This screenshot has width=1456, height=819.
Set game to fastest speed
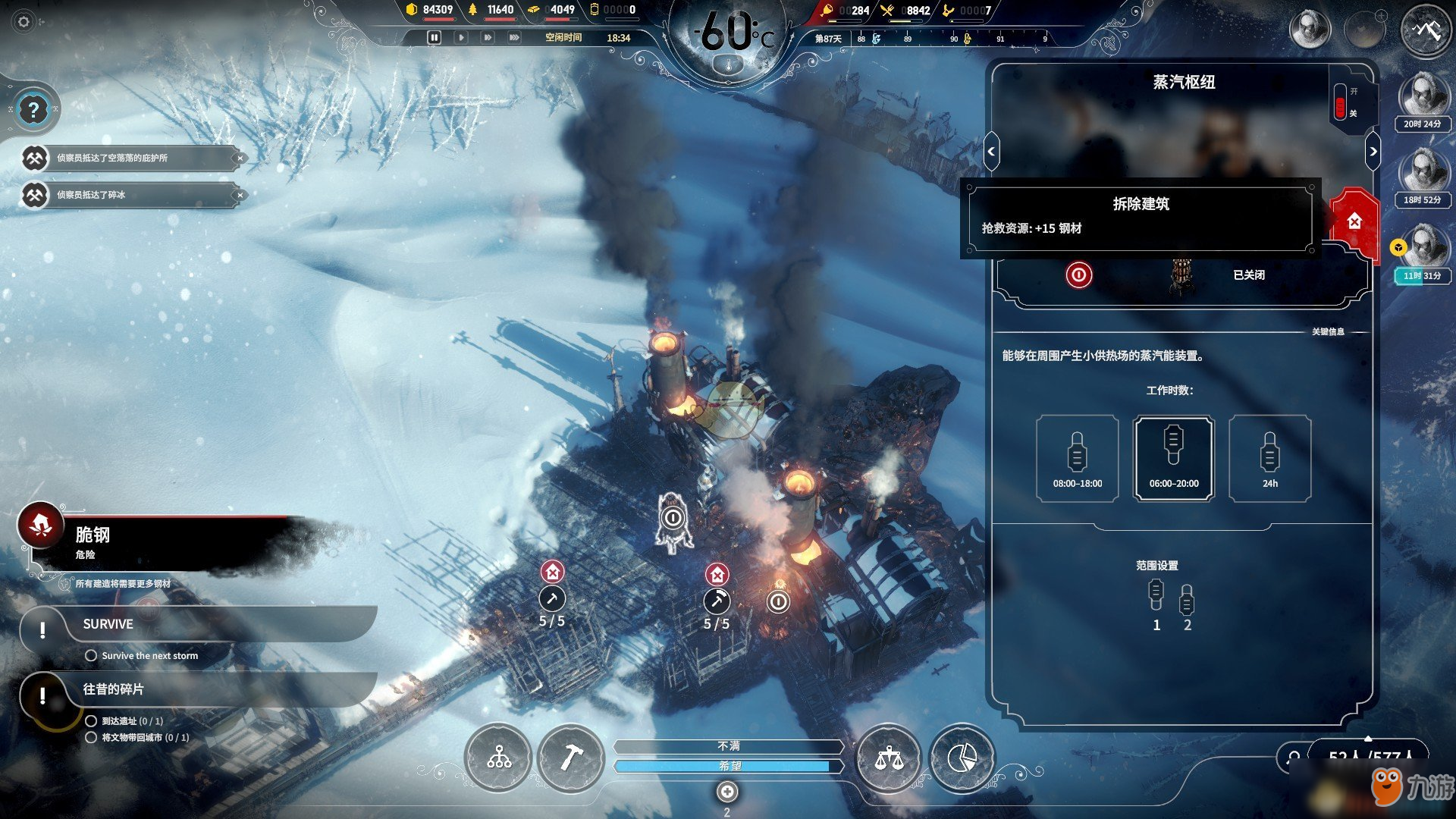(514, 37)
